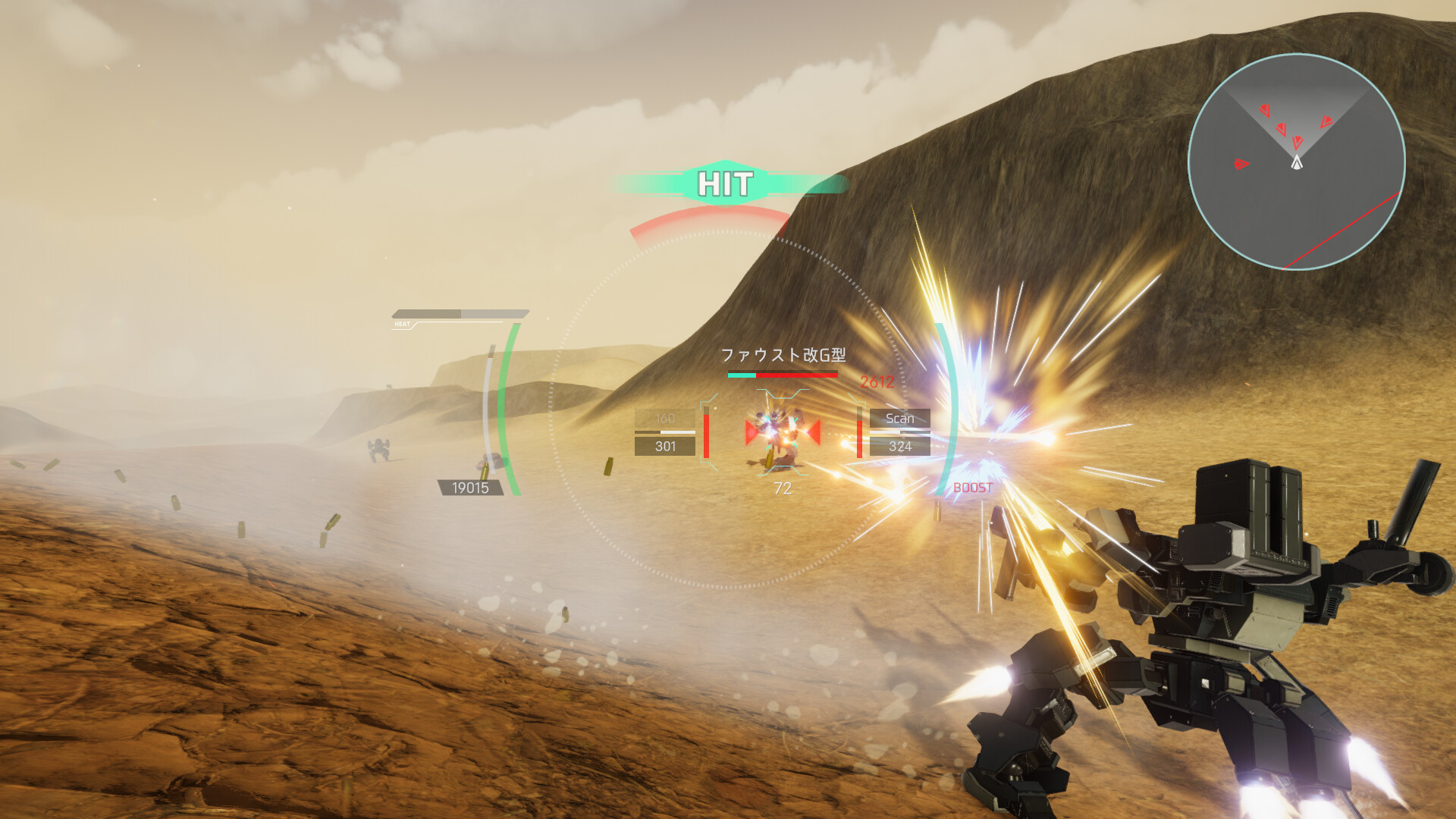1456x819 pixels.
Task: Click the 324 counter under Scan
Action: click(899, 447)
